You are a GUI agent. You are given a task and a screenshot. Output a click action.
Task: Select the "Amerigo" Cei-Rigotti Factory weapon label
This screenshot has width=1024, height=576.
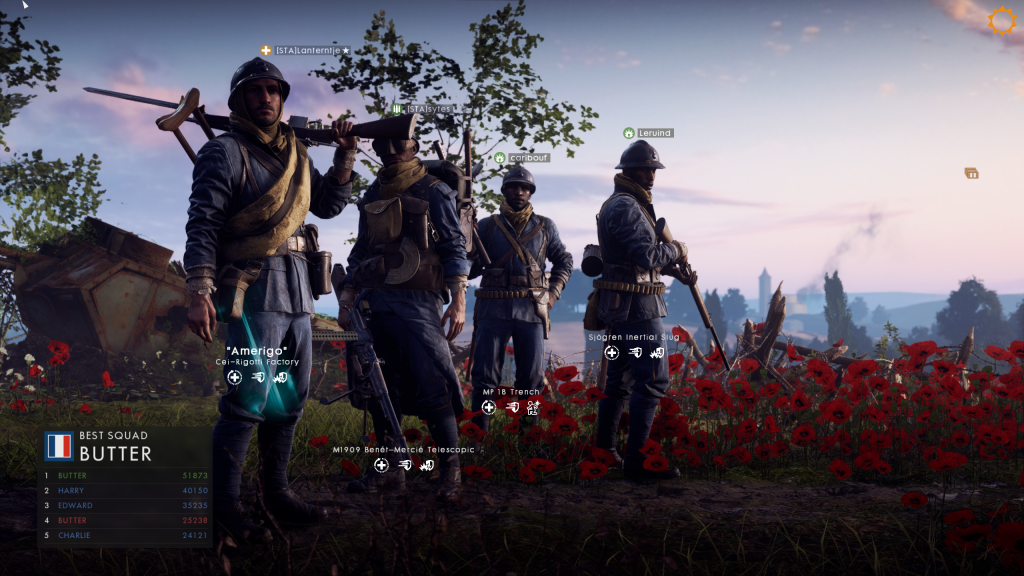[x=257, y=356]
